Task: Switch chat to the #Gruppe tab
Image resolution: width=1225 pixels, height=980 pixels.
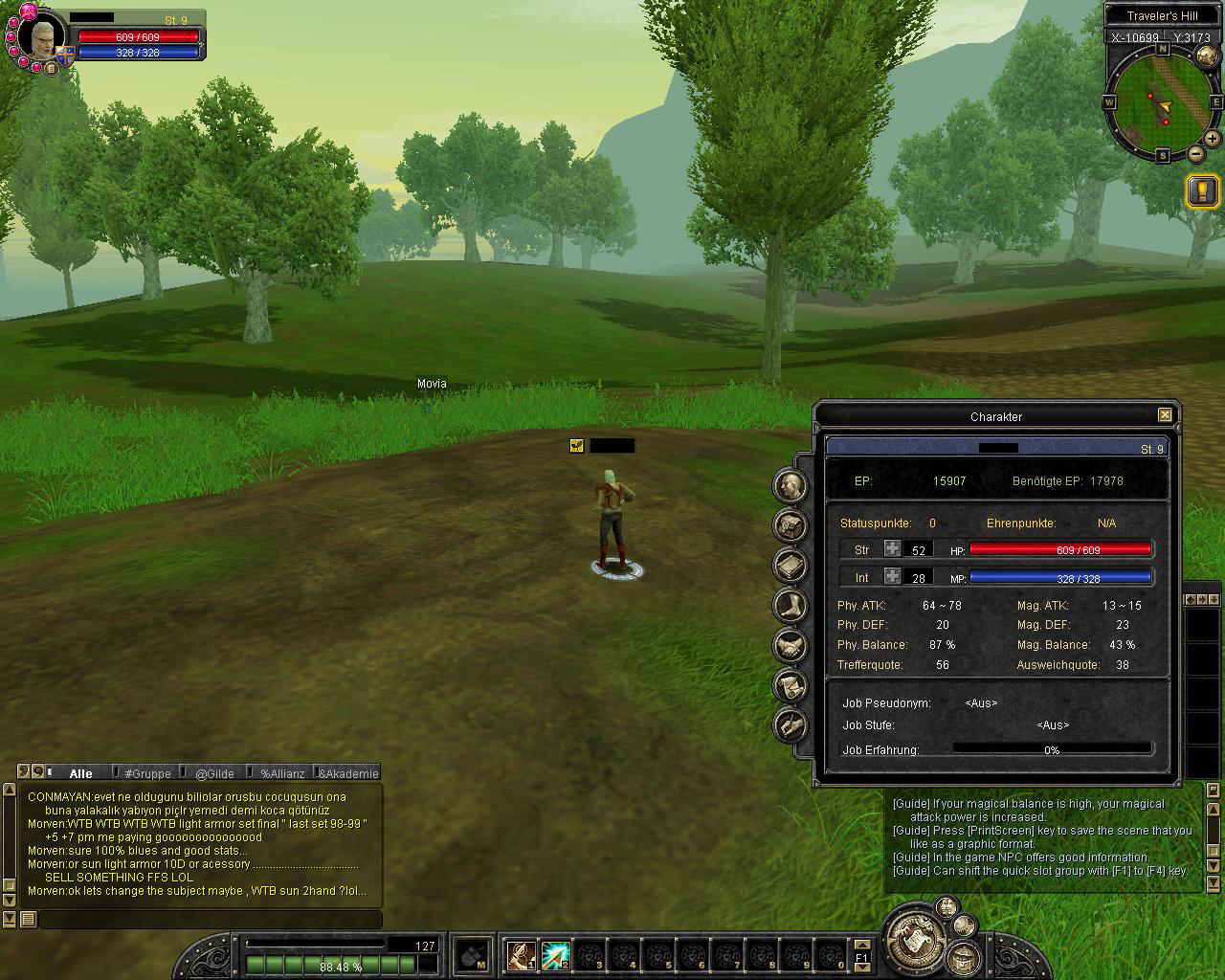Action: tap(147, 773)
